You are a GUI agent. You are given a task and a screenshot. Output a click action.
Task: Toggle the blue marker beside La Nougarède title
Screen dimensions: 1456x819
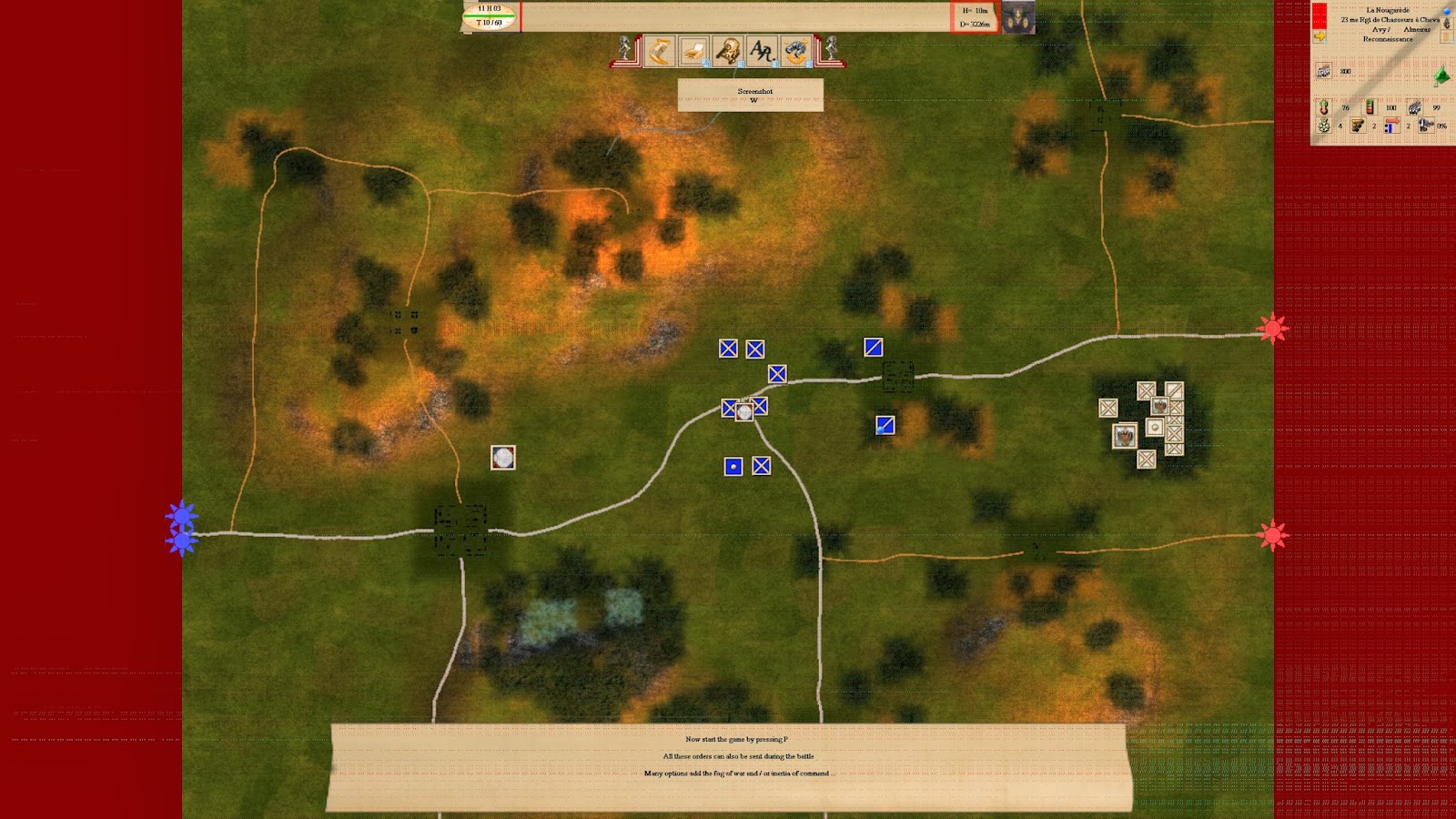[1446, 11]
